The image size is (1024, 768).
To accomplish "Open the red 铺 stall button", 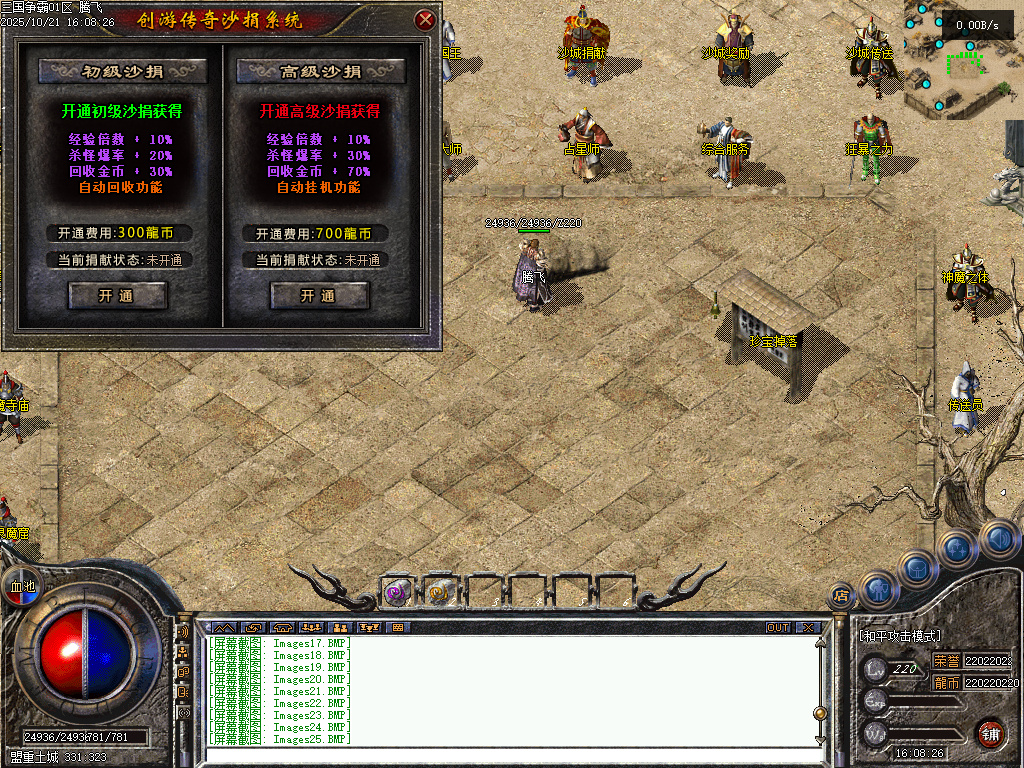I will coord(990,734).
